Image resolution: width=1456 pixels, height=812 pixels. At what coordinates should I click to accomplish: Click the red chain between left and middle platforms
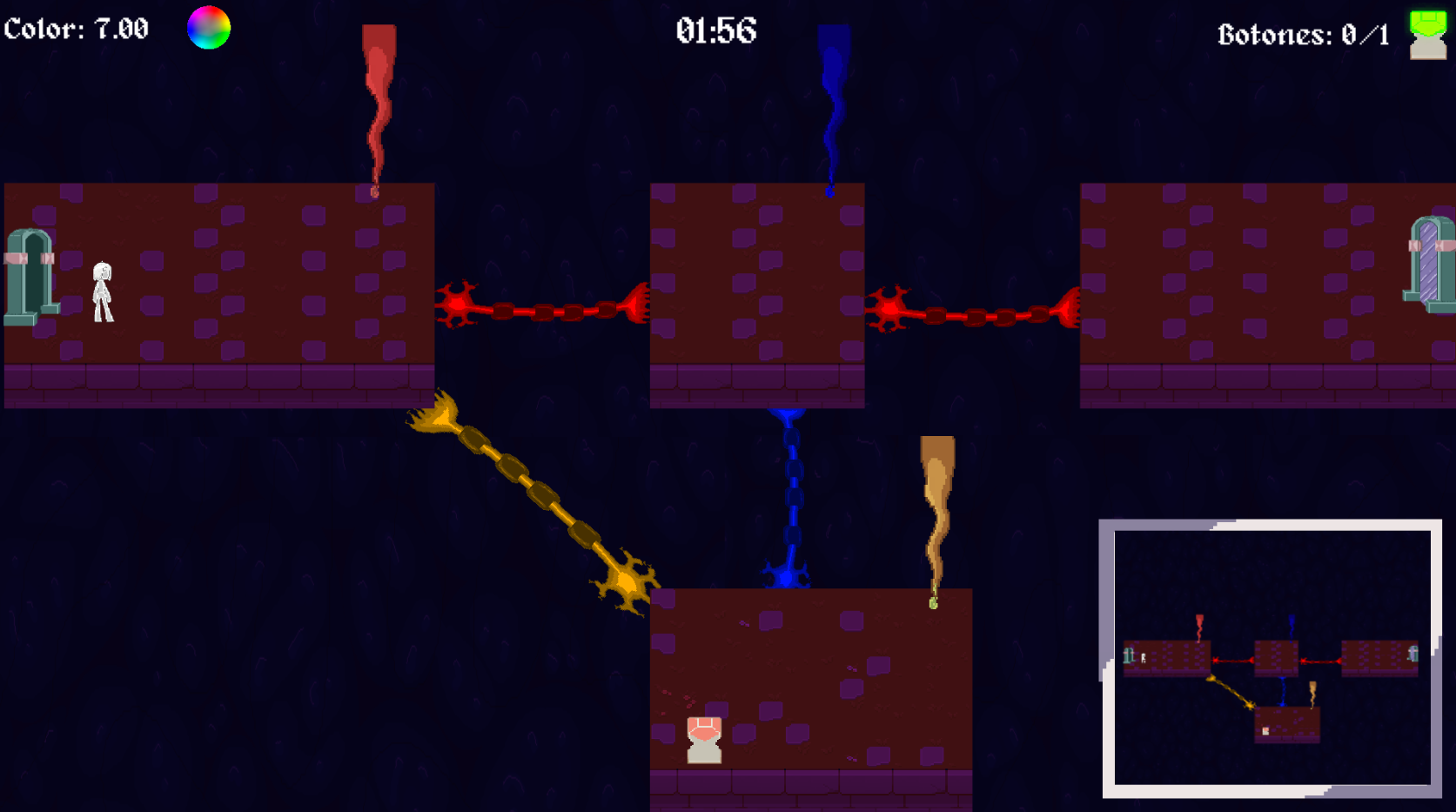pyautogui.click(x=544, y=311)
